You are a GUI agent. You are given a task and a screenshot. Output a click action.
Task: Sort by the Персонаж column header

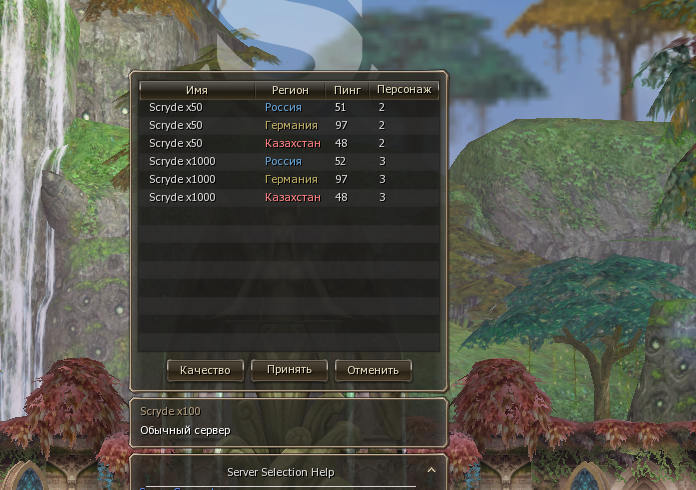404,89
